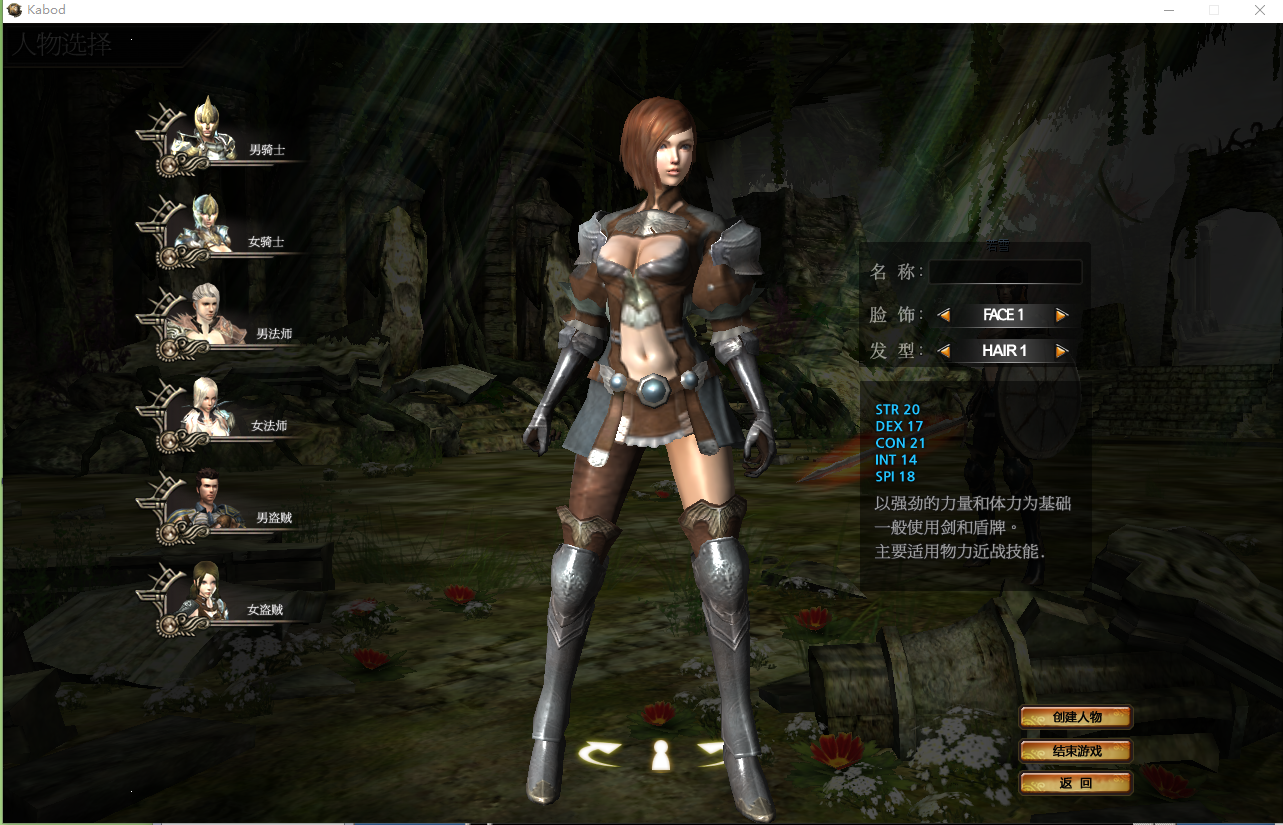Select the HAIR 1 option field
This screenshot has height=825, width=1283.
coord(1003,350)
